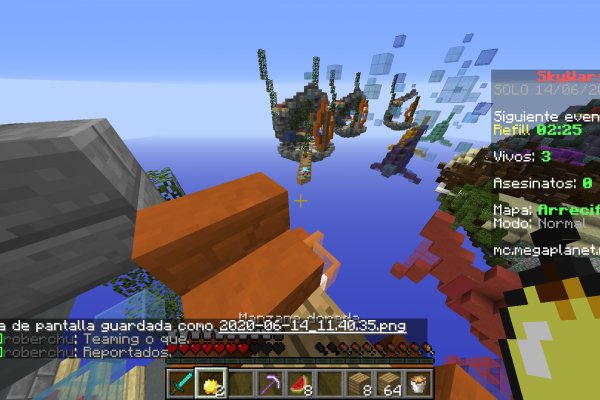
Task: Select the melon slices slot
Action: (300, 381)
